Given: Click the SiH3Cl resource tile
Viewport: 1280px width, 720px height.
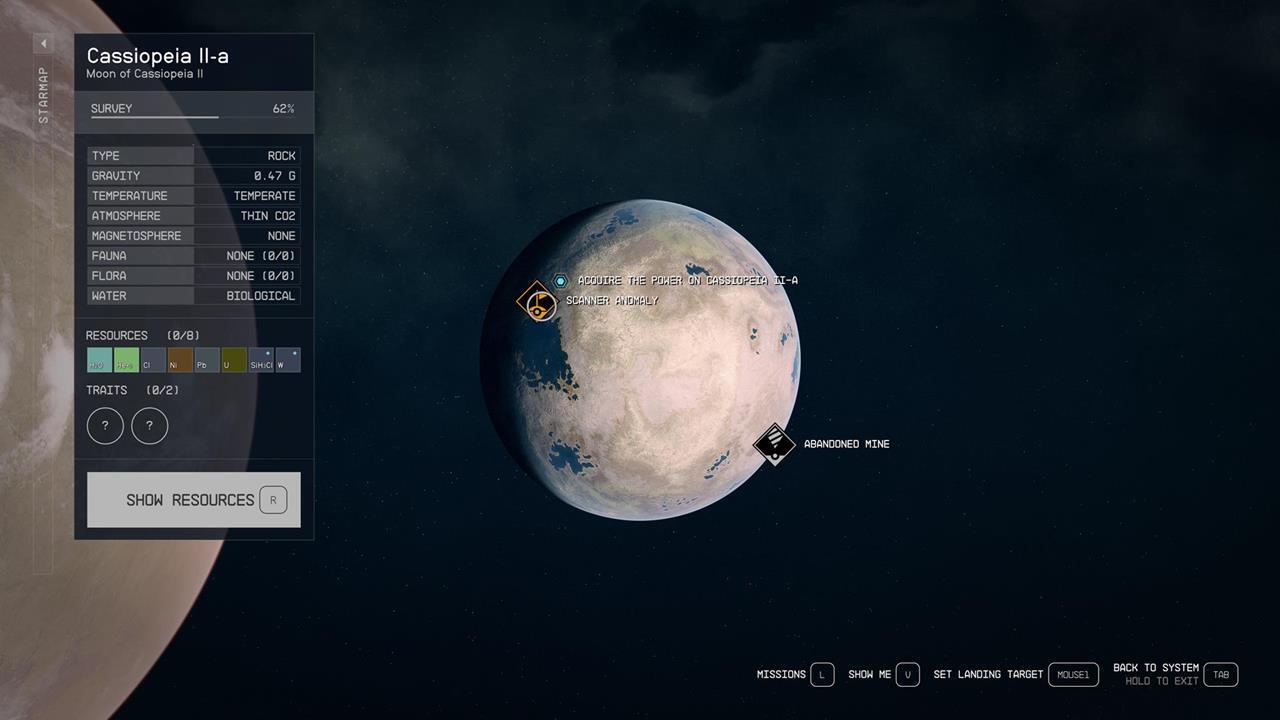Looking at the screenshot, I should pos(261,360).
